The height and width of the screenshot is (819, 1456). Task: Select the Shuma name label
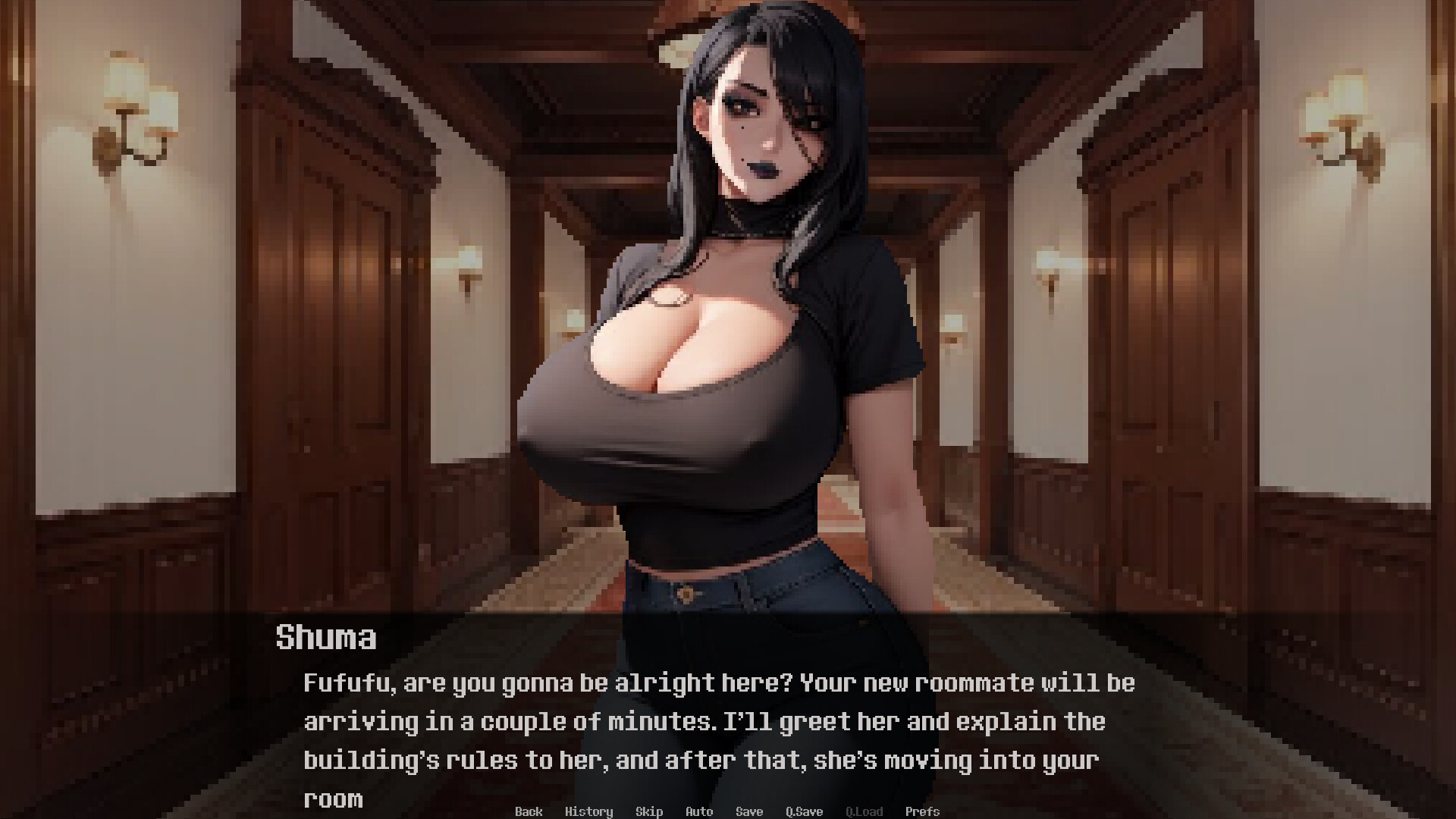click(x=326, y=637)
